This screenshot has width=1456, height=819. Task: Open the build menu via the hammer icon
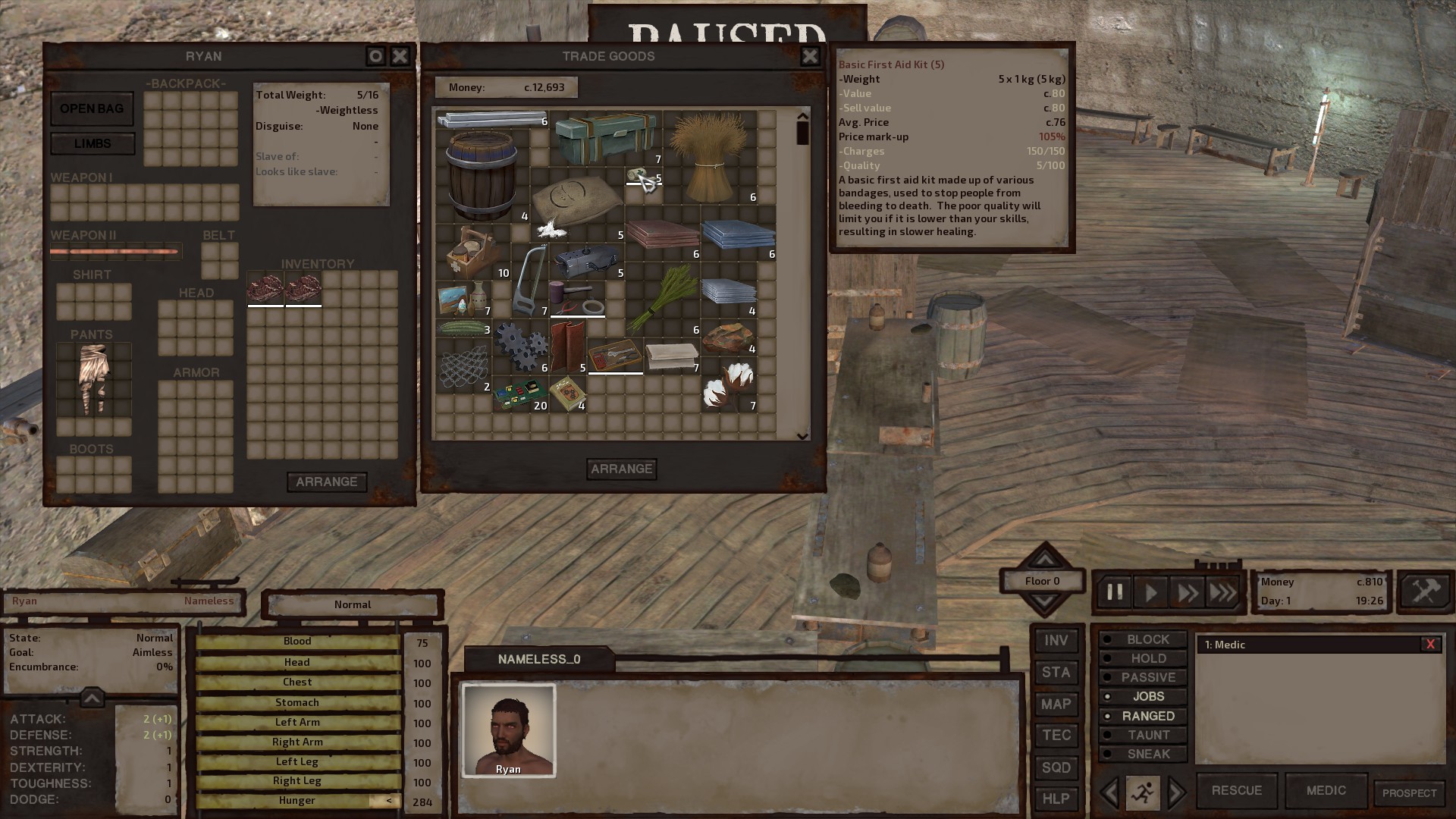1425,593
